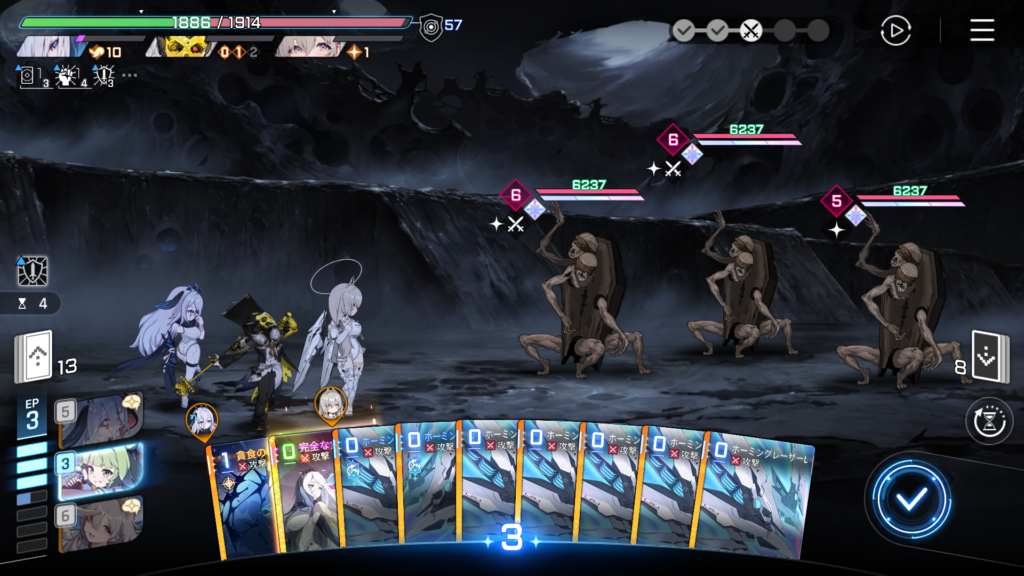This screenshot has width=1024, height=576.
Task: Tap the shield icon beside the 57 value
Action: tap(430, 25)
